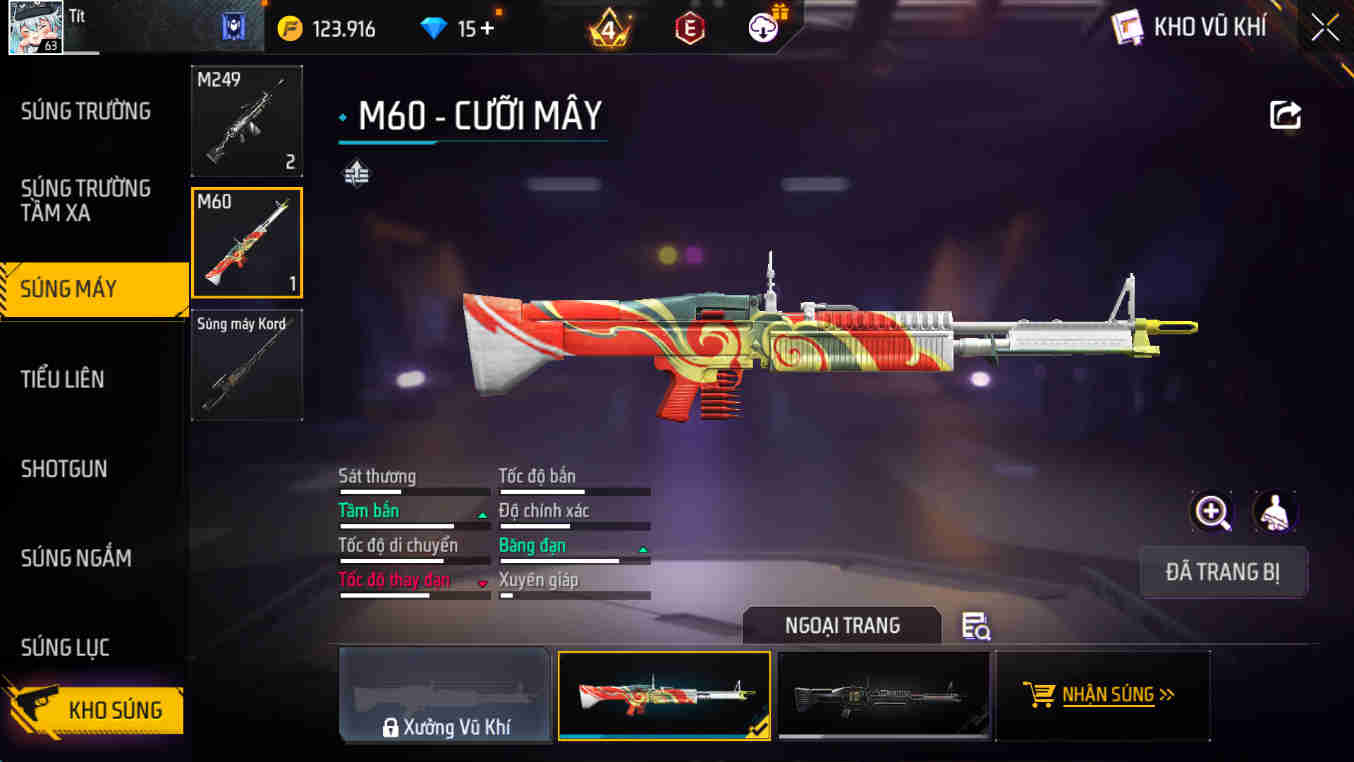Show the SÚNG NGẮM category
1354x762 pixels.
(x=76, y=558)
